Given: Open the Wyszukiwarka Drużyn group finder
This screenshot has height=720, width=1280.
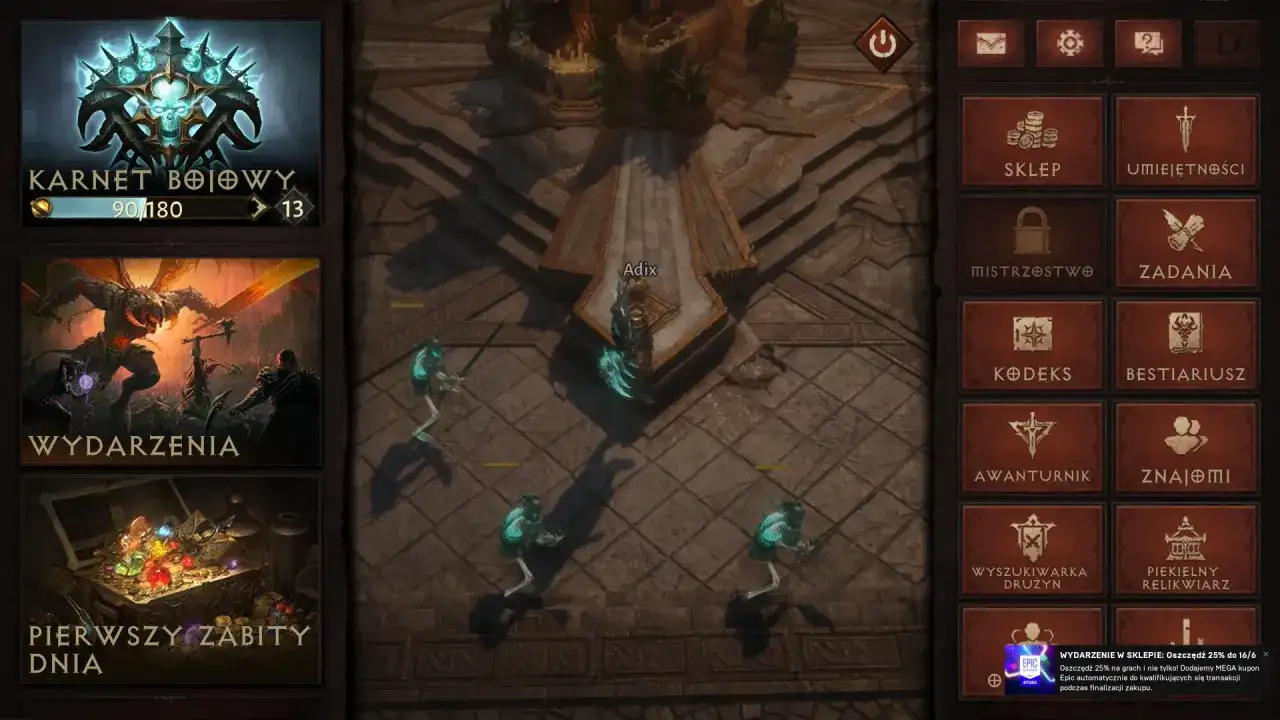Looking at the screenshot, I should tap(1031, 550).
